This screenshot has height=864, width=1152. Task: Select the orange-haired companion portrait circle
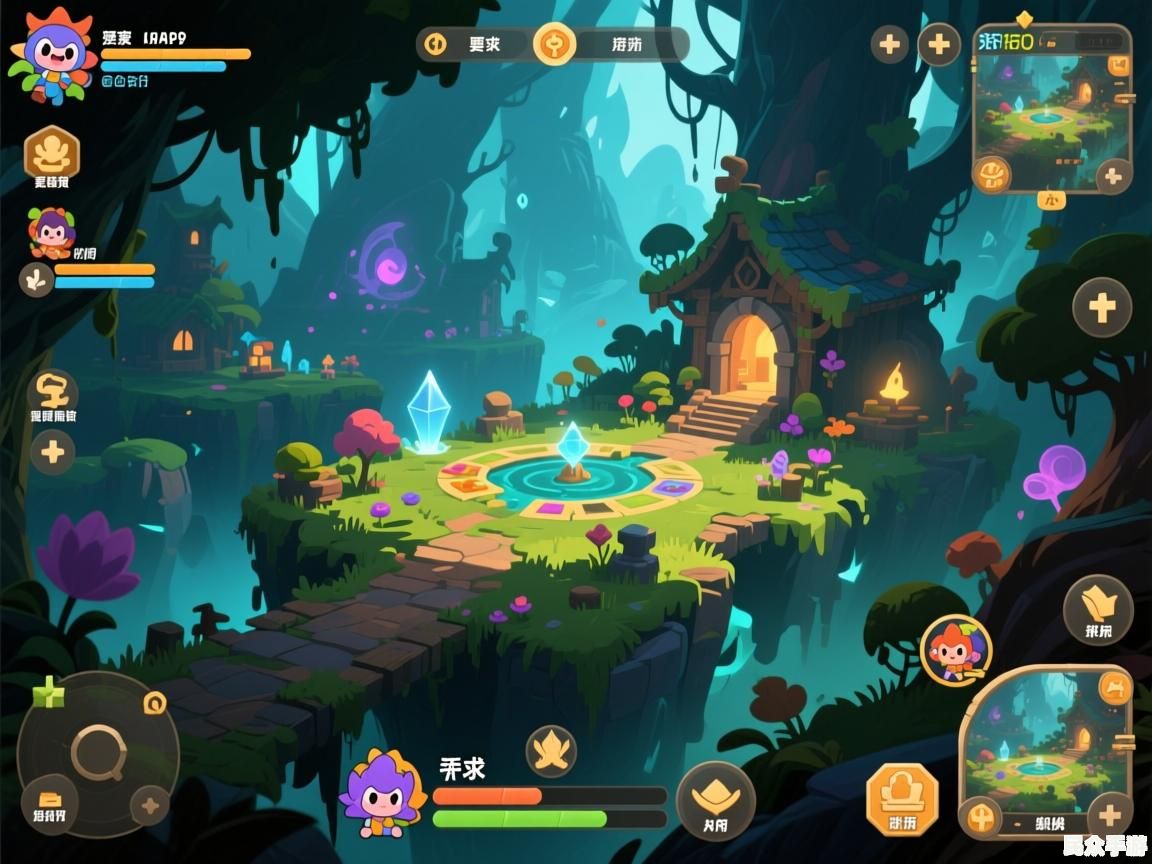pos(955,650)
